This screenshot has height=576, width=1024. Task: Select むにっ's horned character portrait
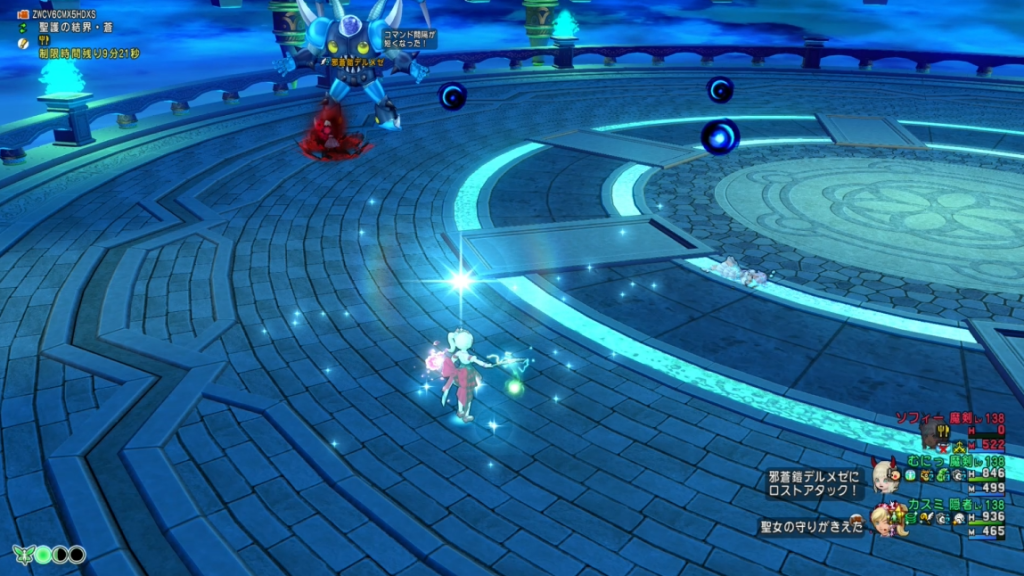[884, 474]
